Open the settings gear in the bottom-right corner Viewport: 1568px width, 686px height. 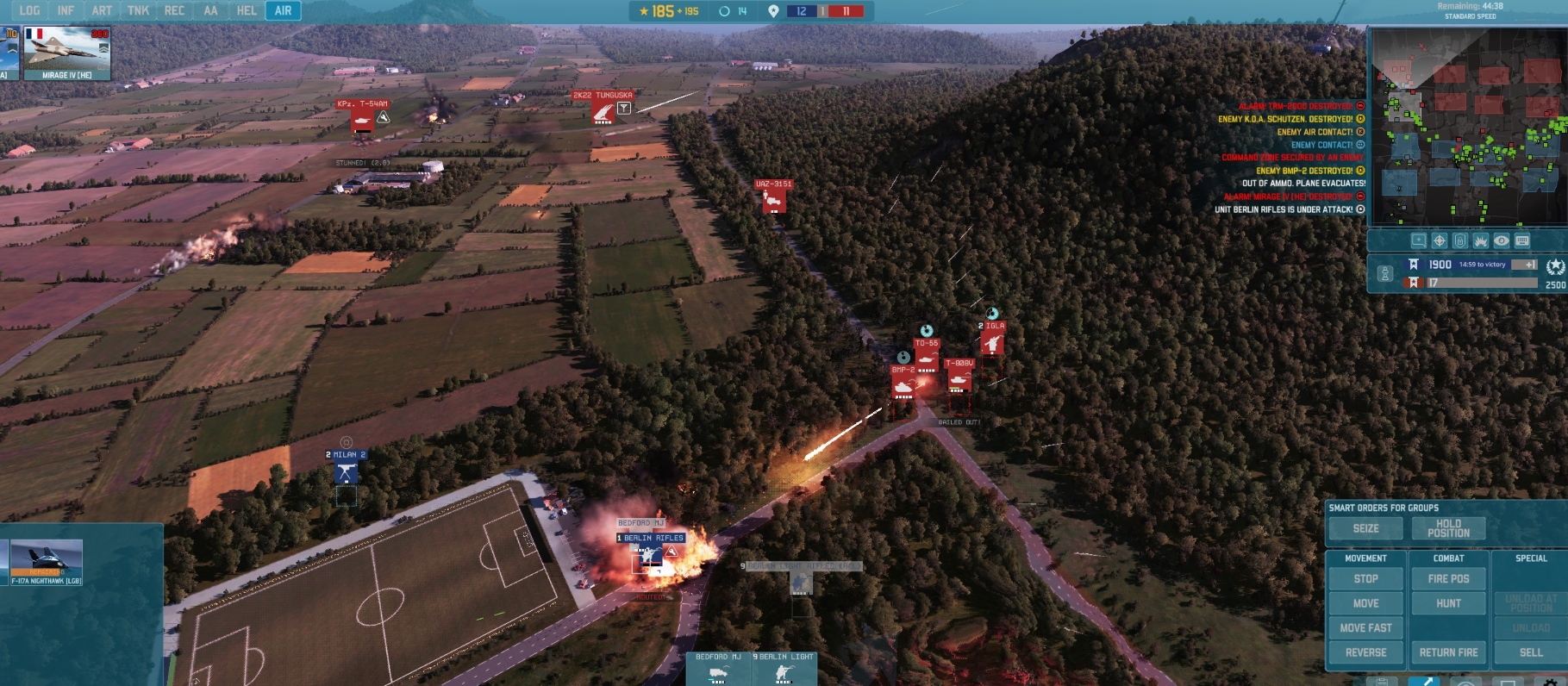coord(1552,683)
